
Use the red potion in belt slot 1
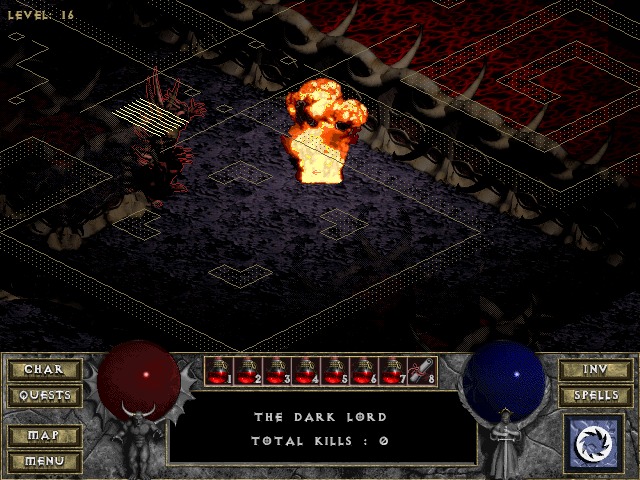click(218, 371)
